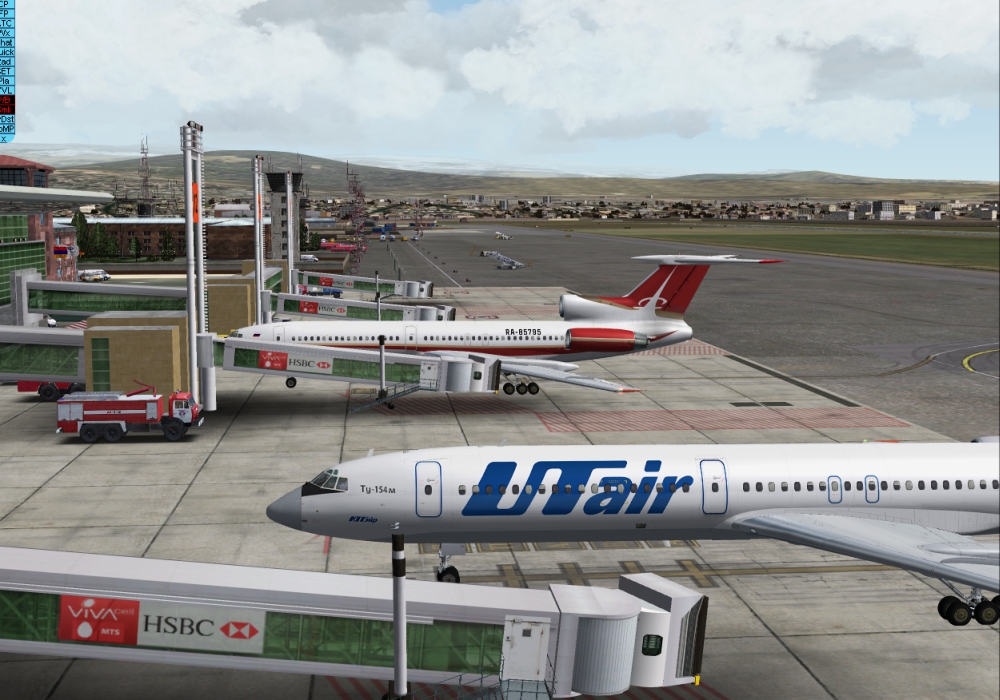
Task: Open the Chat panel
Action: (7, 43)
